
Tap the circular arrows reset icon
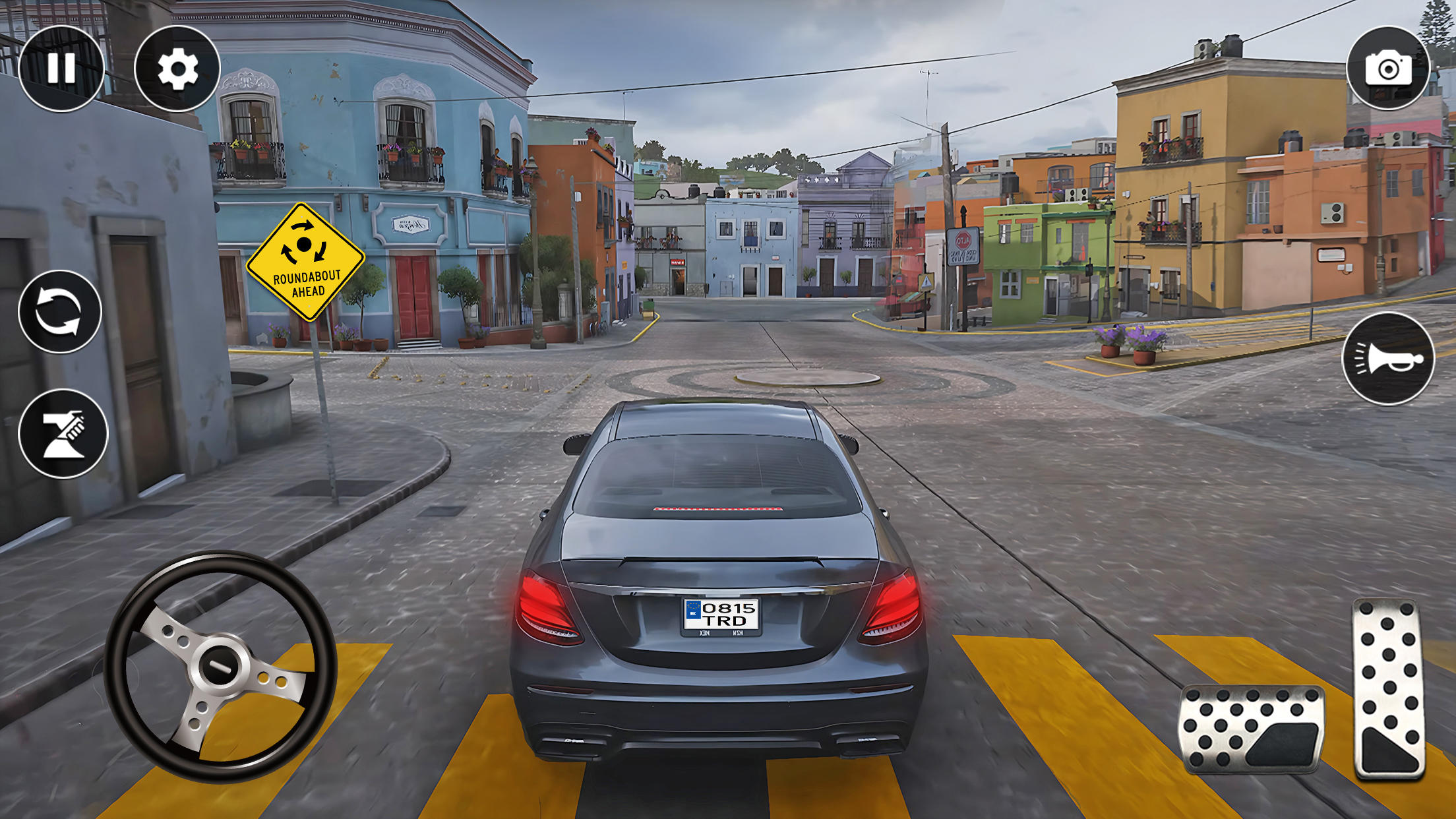coord(60,311)
